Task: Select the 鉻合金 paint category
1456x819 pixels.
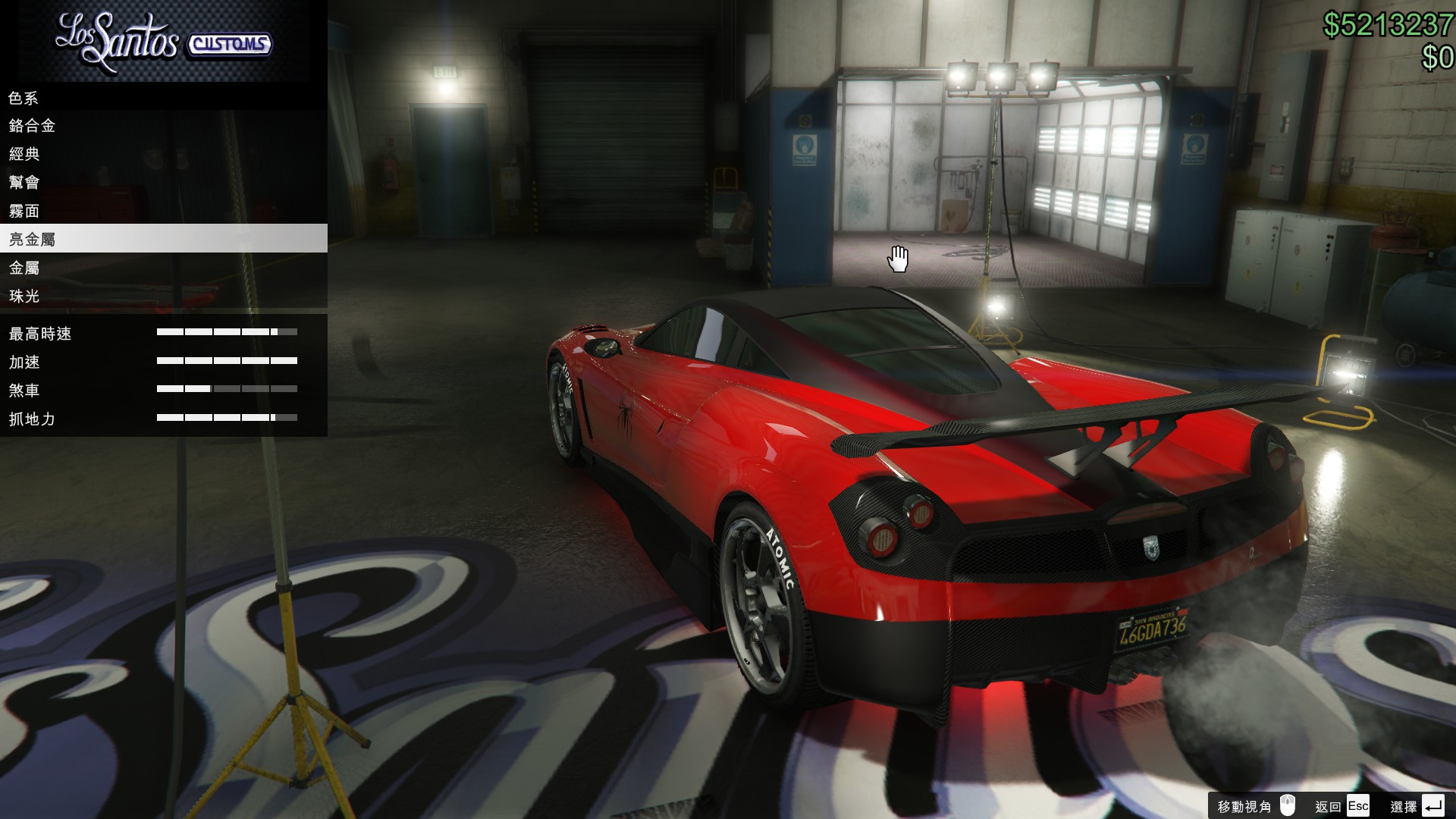Action: (32, 126)
